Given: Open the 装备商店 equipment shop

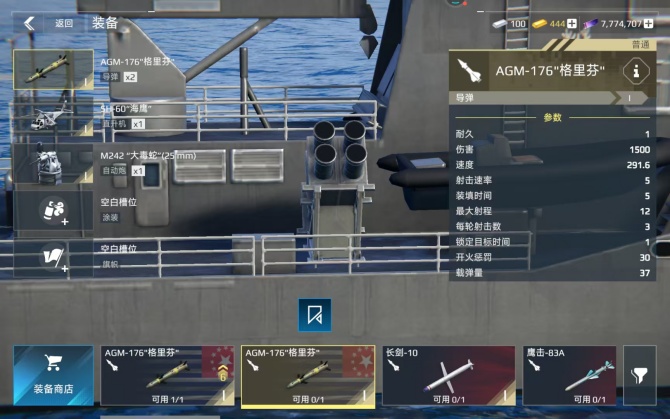Looking at the screenshot, I should click(x=53, y=375).
